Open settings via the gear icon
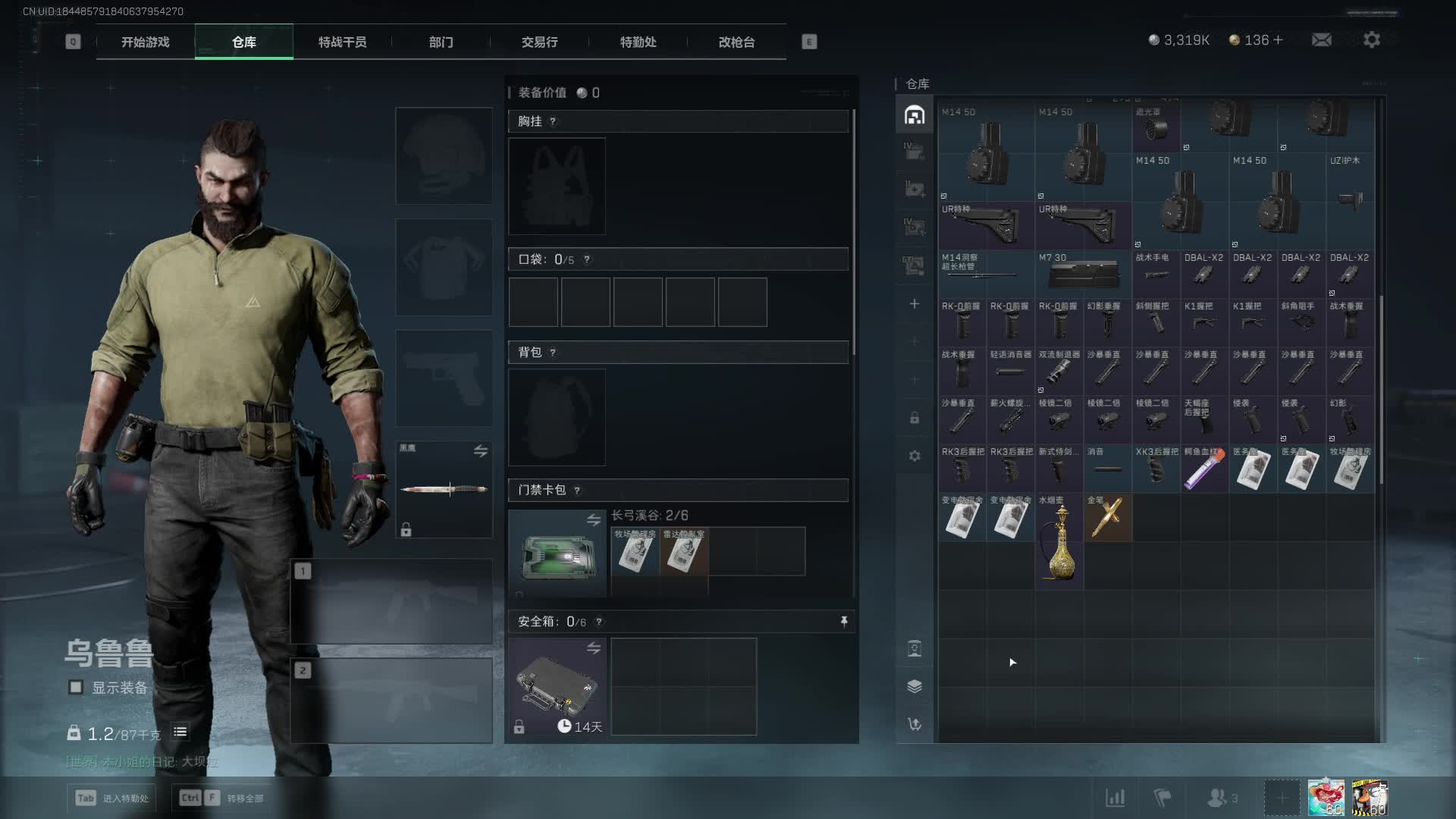The height and width of the screenshot is (819, 1456). [1372, 40]
